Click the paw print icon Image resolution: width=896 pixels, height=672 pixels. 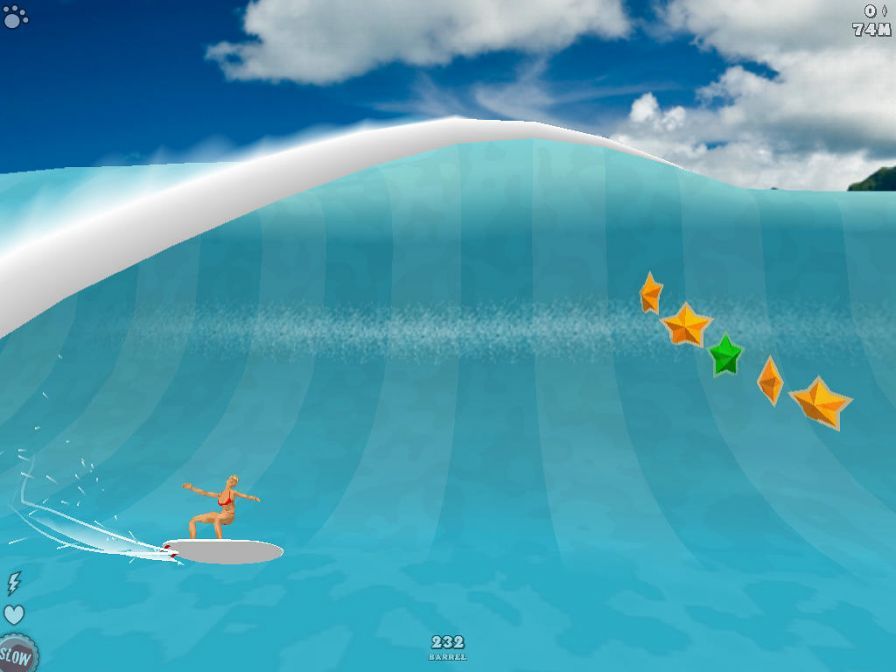(15, 16)
